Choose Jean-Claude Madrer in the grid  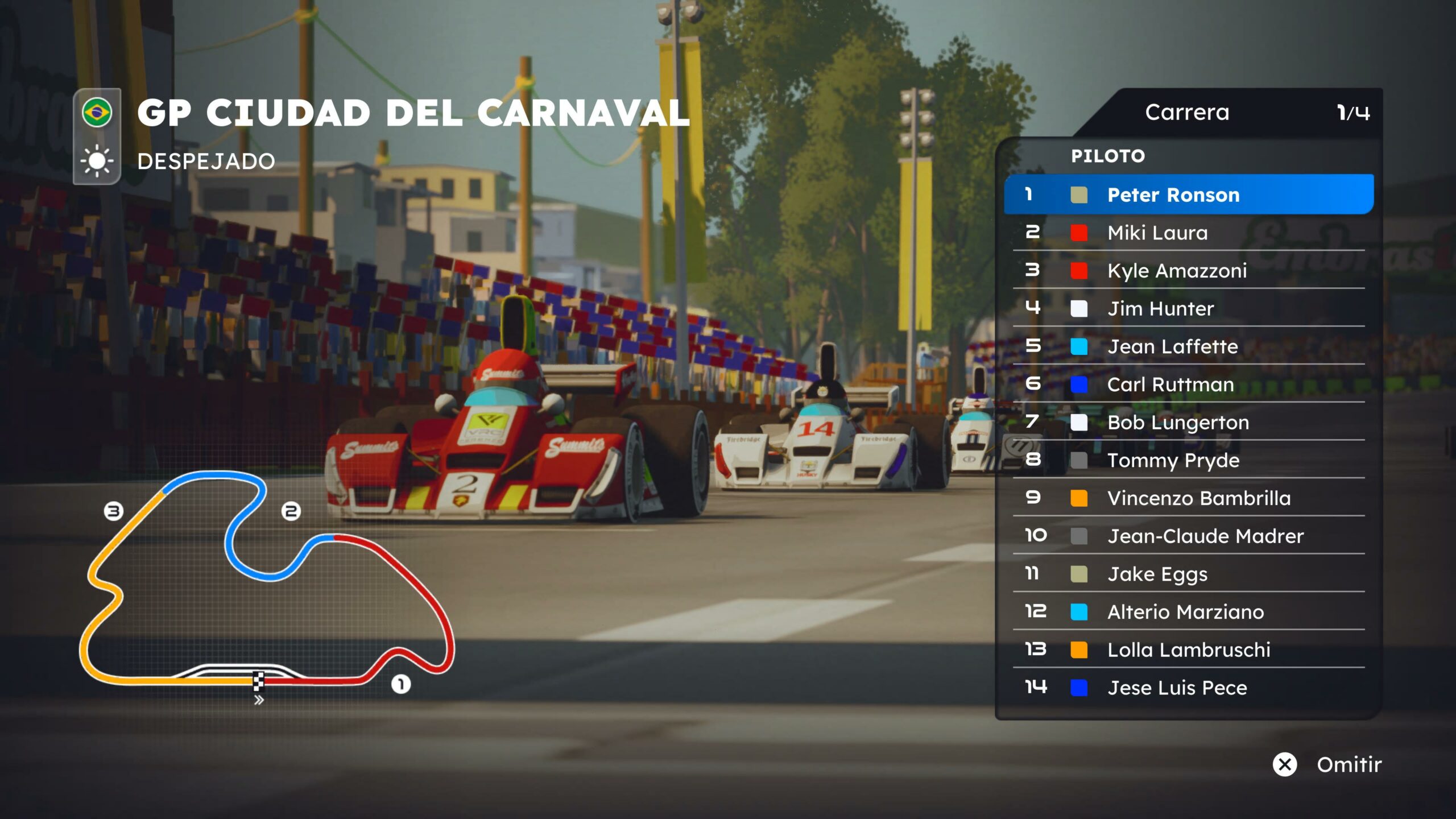tap(1189, 536)
